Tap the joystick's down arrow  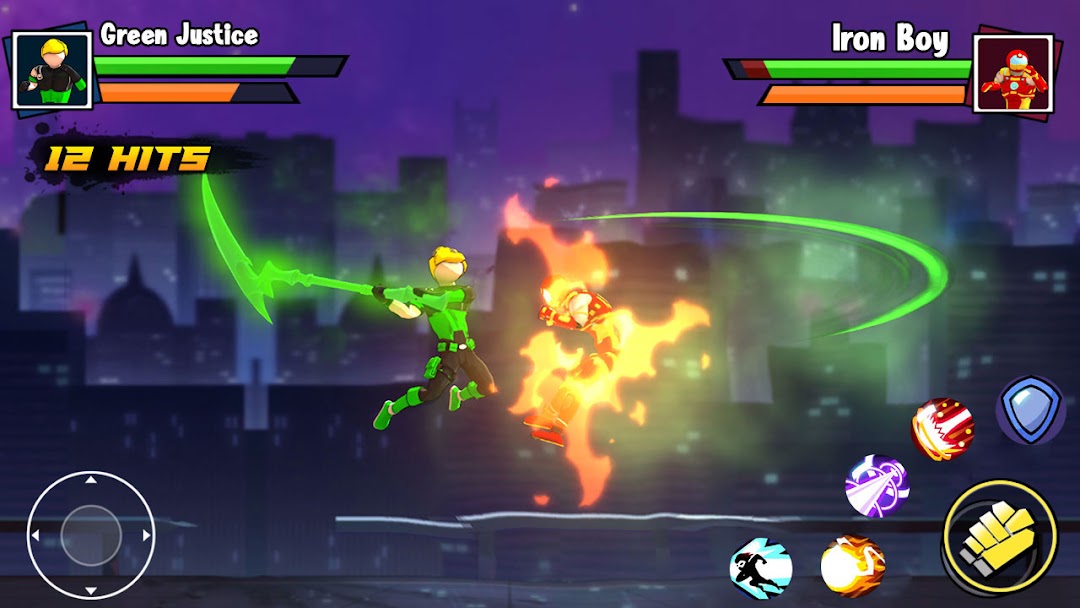(90, 591)
